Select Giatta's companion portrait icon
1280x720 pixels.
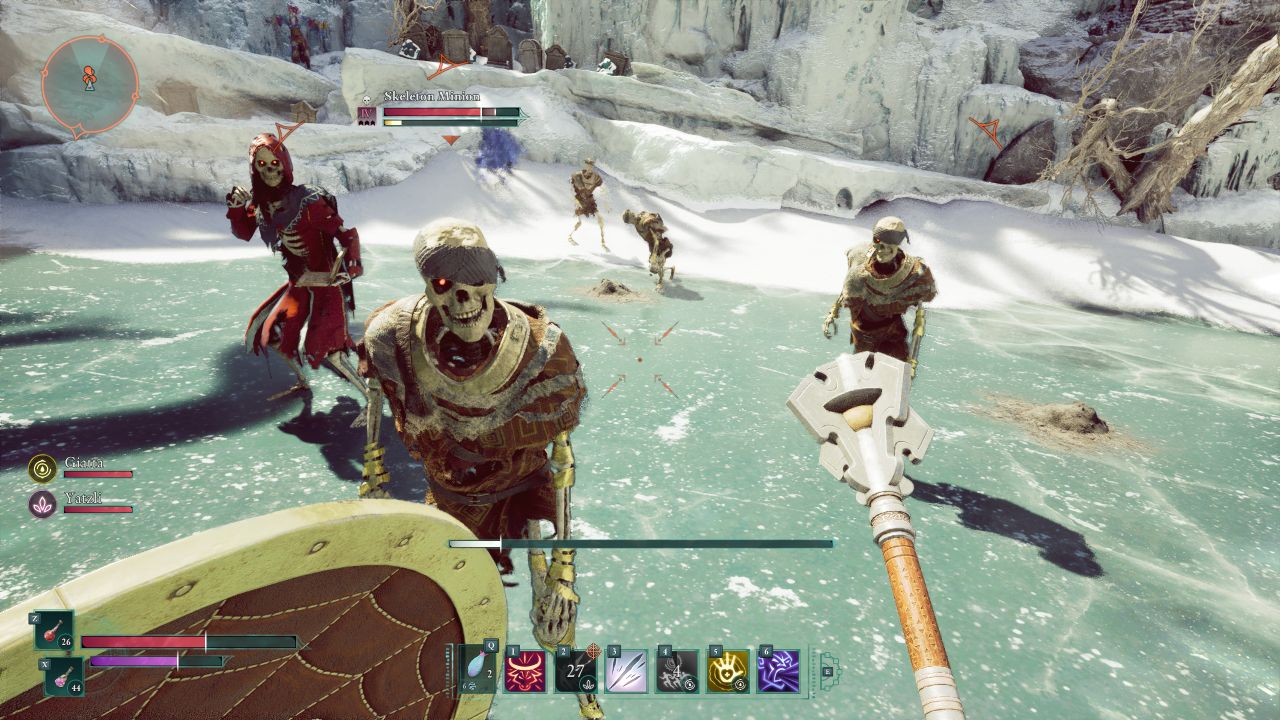pyautogui.click(x=43, y=467)
